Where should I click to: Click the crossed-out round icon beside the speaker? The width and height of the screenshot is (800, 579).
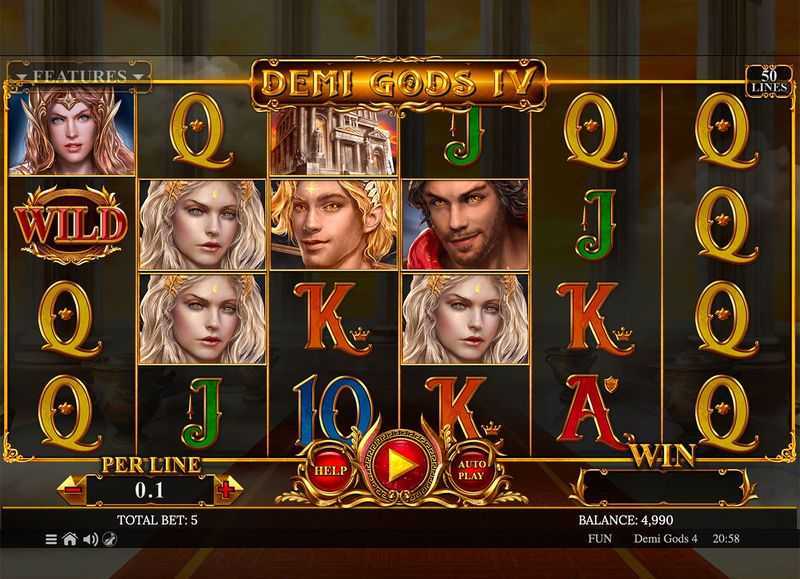tap(109, 539)
